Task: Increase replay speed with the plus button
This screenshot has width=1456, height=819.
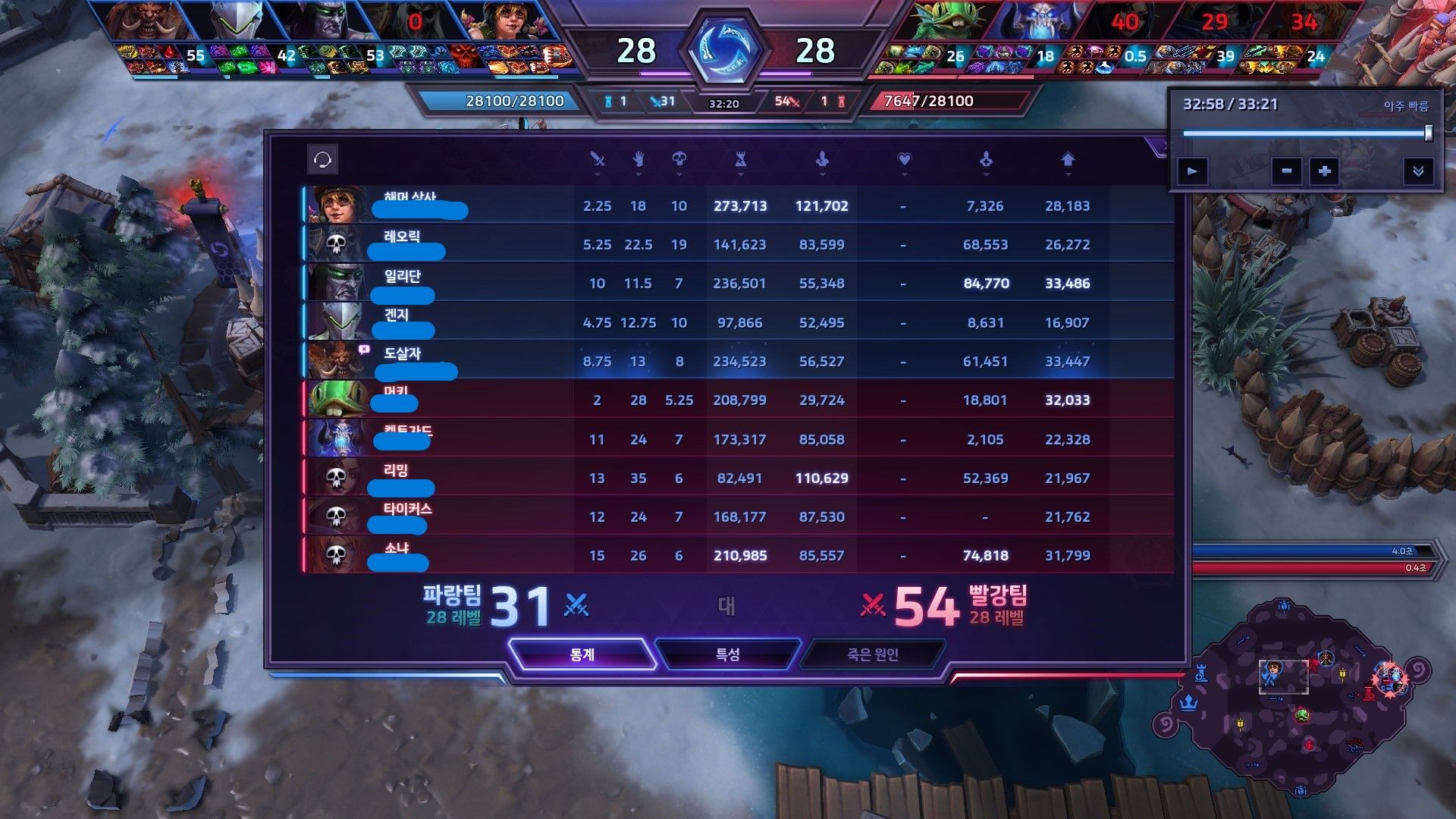Action: tap(1324, 171)
